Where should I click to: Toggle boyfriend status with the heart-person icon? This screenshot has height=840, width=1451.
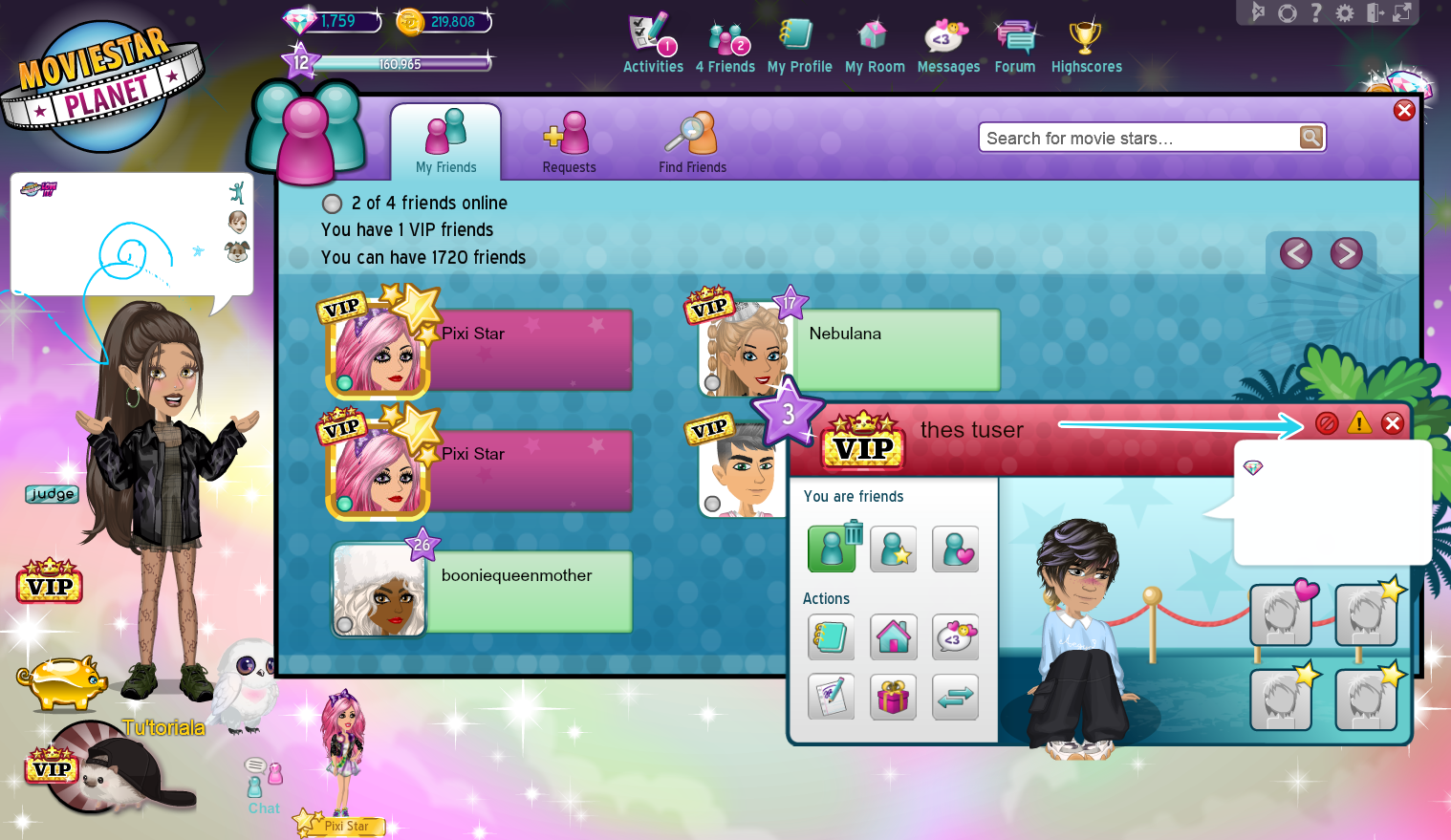[x=955, y=548]
